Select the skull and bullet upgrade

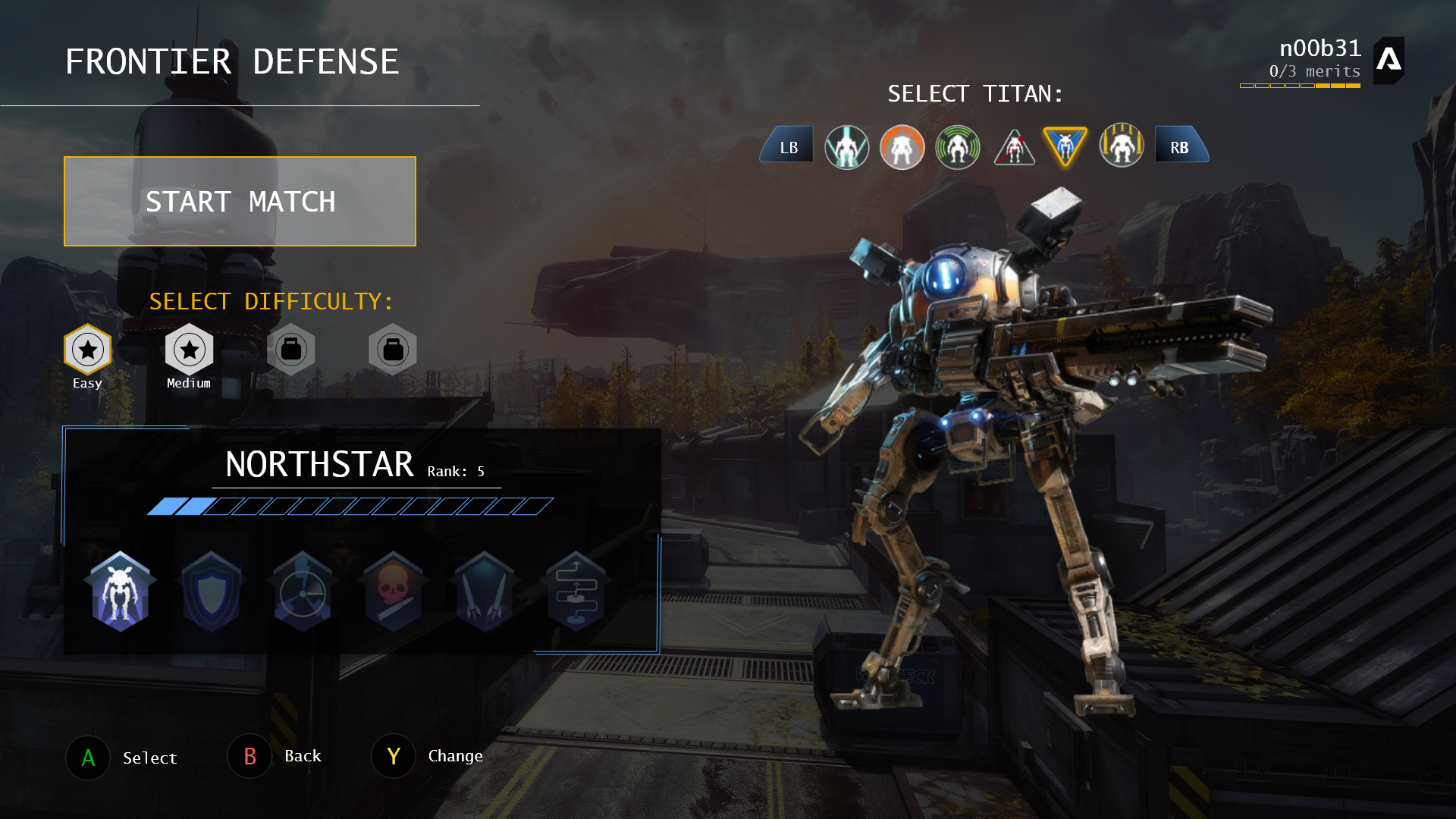pos(393,592)
